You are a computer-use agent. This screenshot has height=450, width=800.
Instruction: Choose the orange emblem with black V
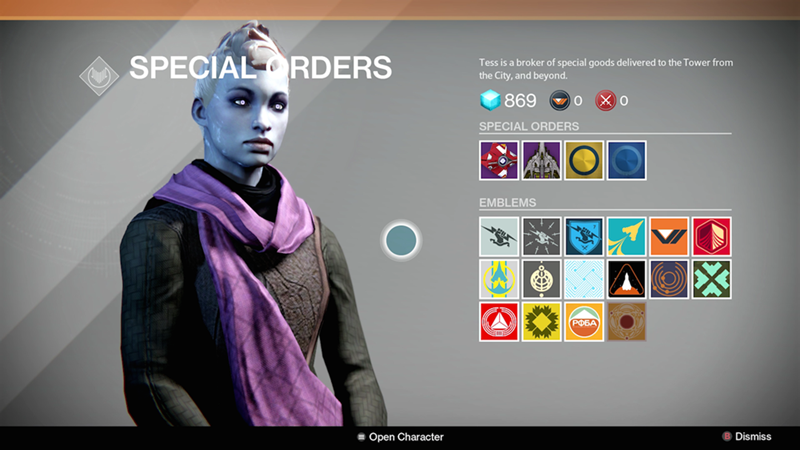coord(669,237)
